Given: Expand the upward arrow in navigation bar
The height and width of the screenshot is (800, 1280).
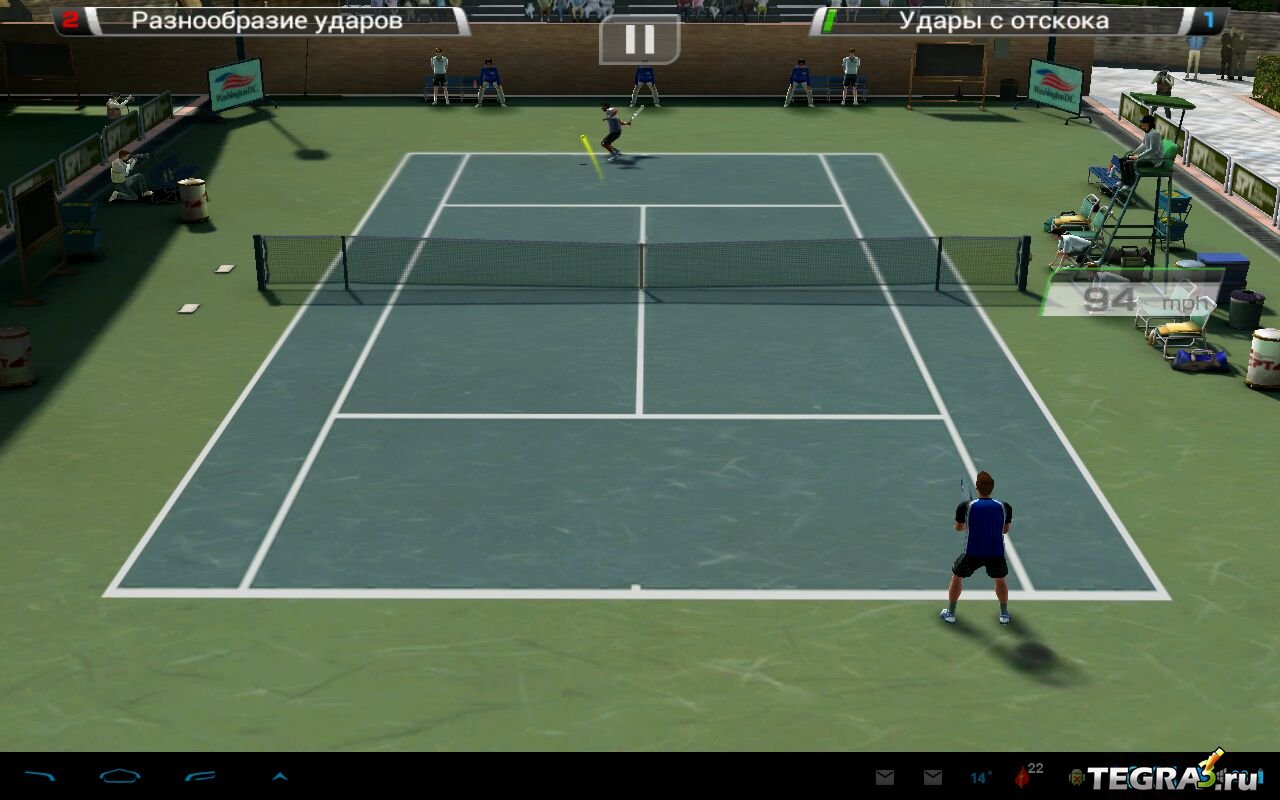Looking at the screenshot, I should [280, 776].
